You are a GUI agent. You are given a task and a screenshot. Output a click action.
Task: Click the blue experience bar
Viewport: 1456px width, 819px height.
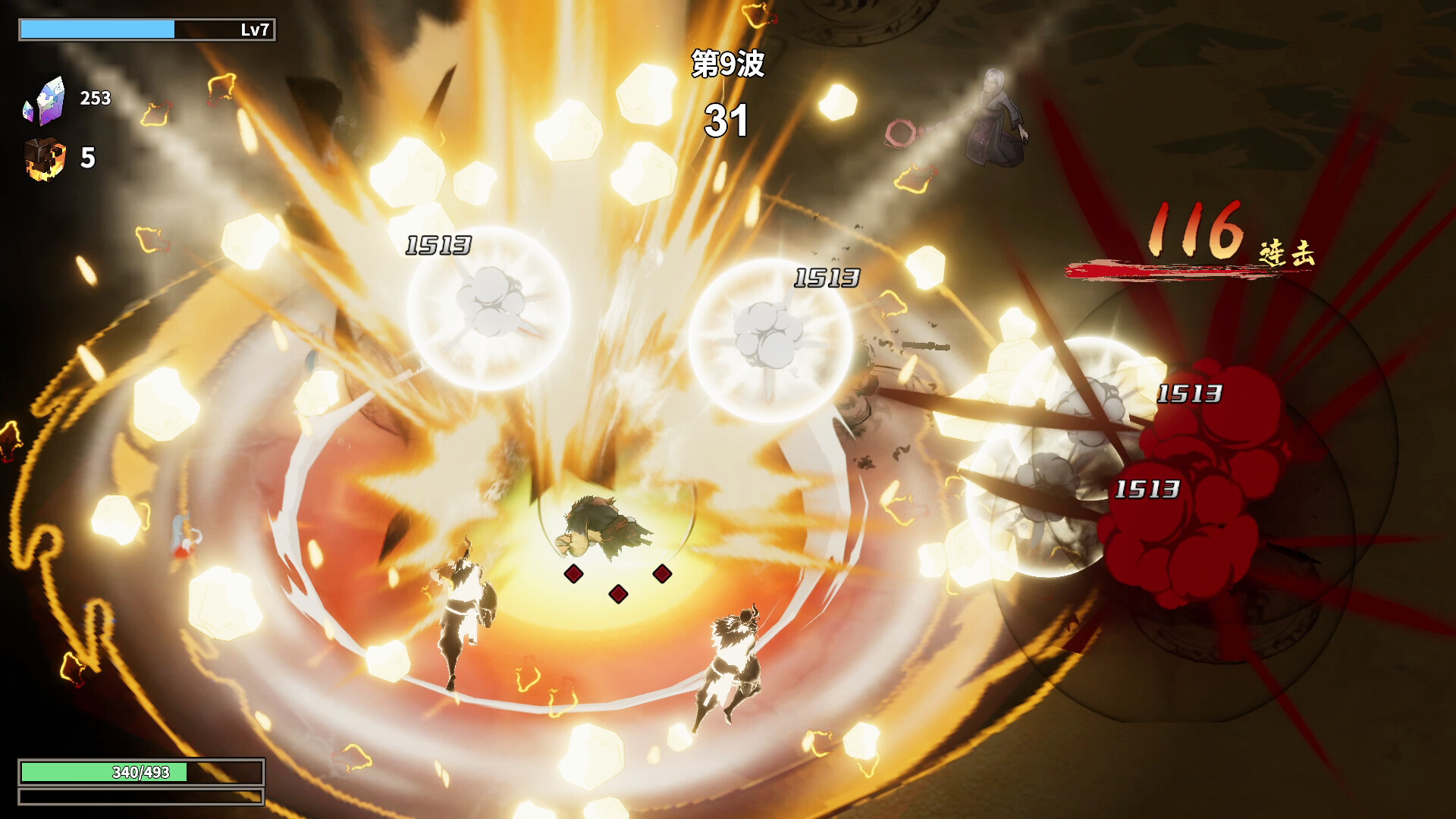(97, 27)
